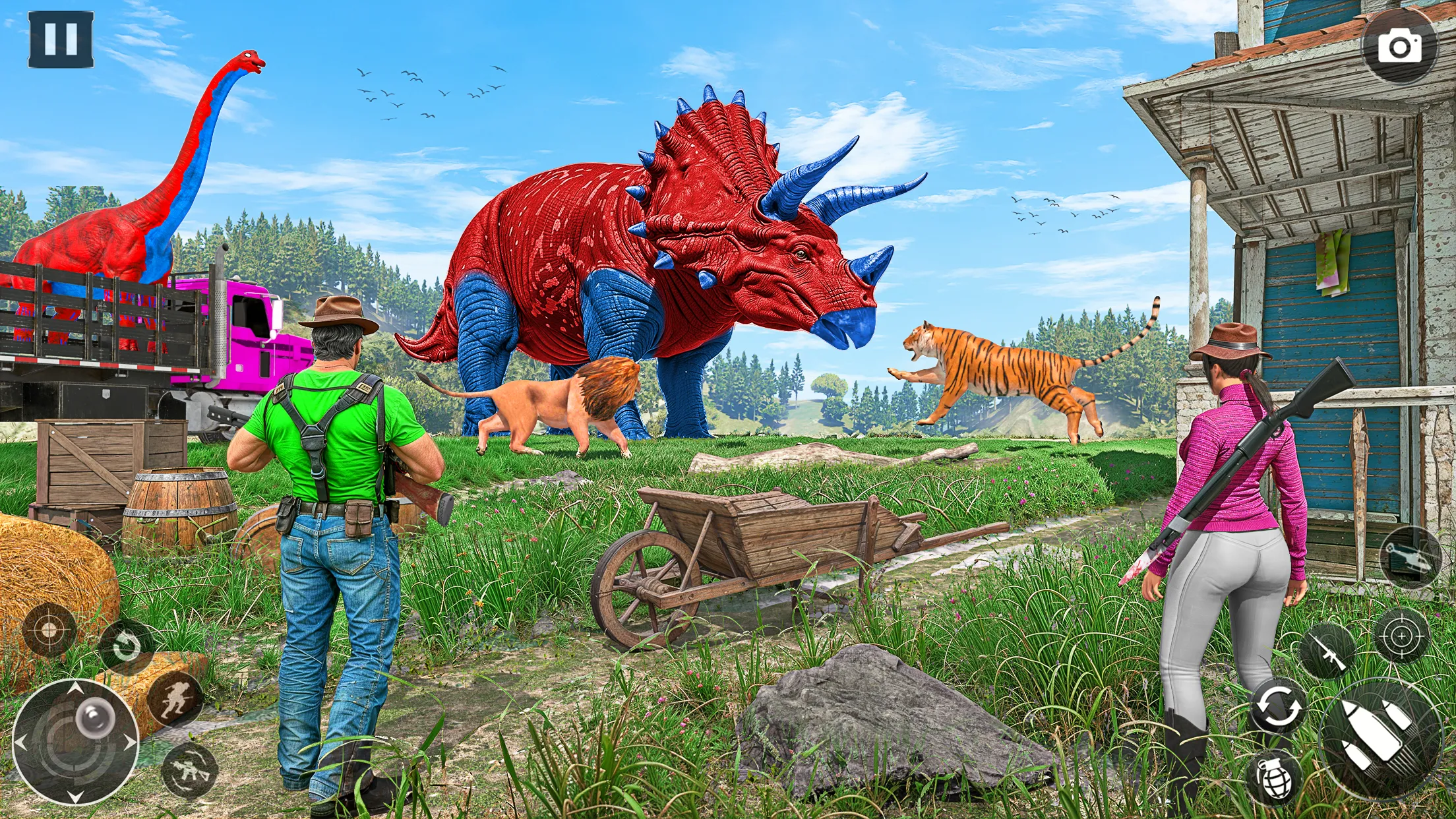Tap the thin-line aim scope icon
Image resolution: width=1456 pixels, height=819 pixels.
point(1402,635)
